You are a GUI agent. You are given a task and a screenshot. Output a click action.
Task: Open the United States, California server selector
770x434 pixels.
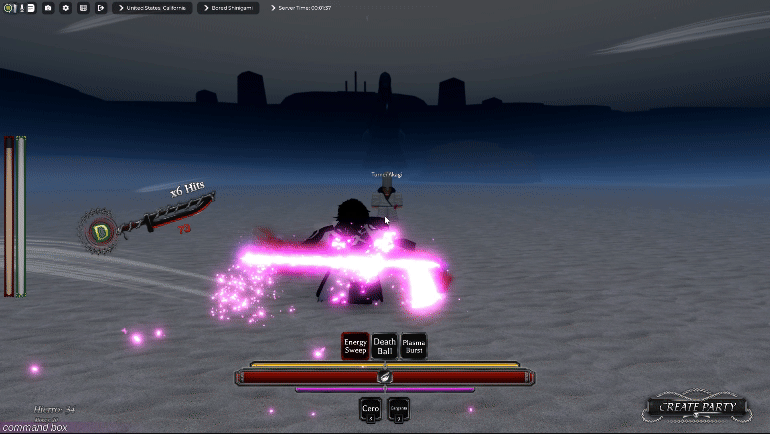point(157,8)
